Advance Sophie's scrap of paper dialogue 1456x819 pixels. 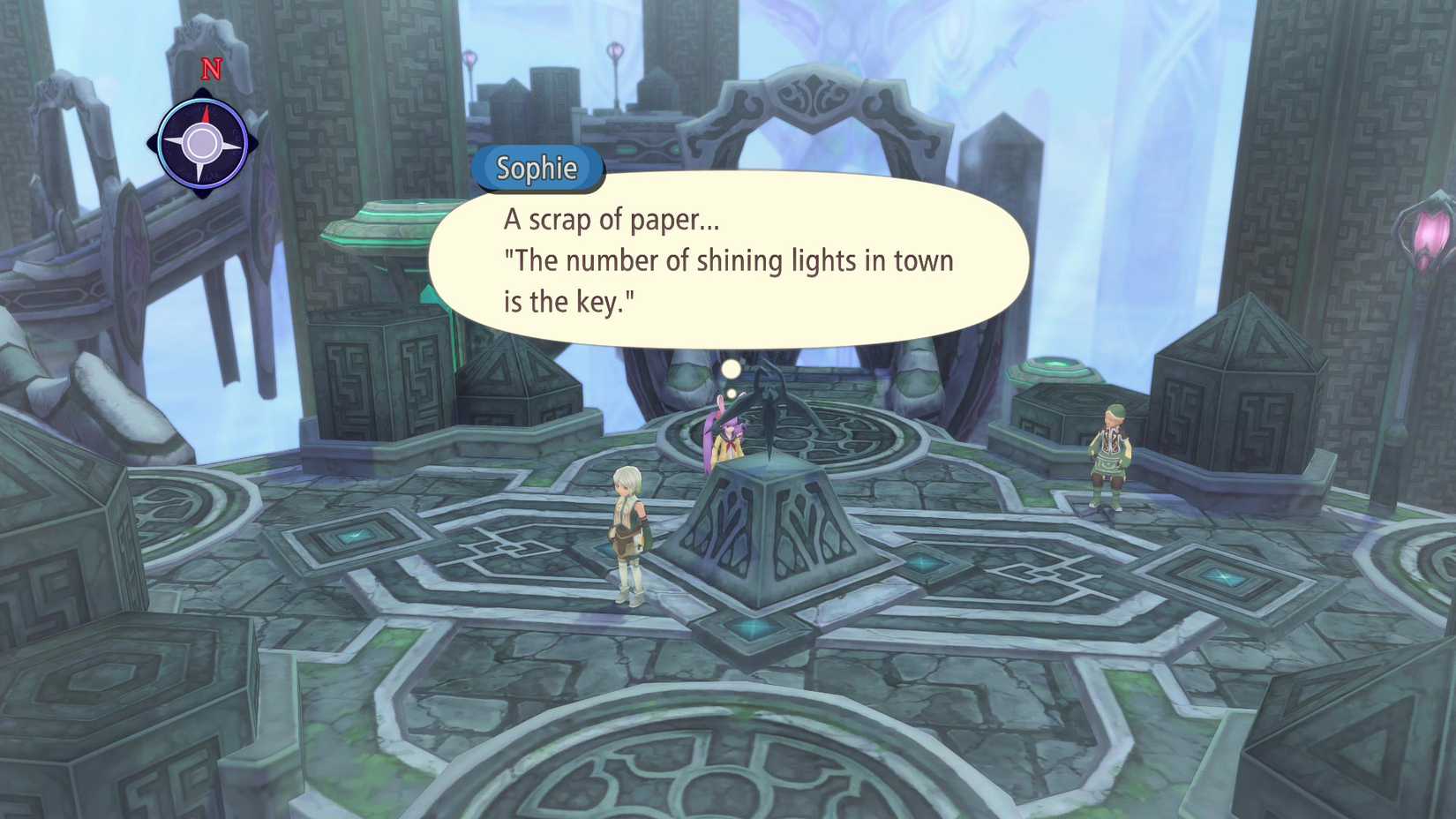[728, 260]
